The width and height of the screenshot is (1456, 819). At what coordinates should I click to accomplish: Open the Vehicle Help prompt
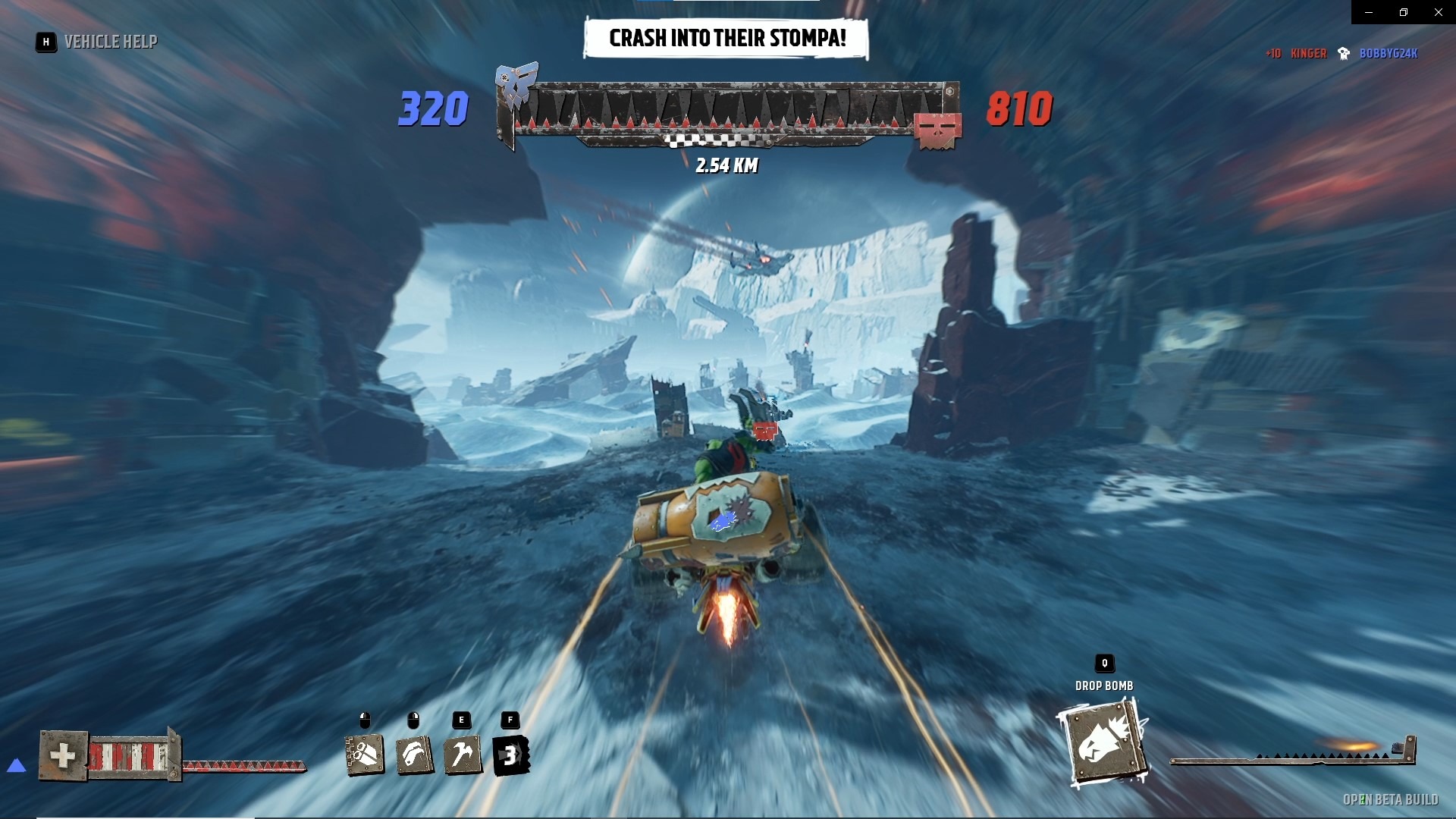click(x=98, y=42)
